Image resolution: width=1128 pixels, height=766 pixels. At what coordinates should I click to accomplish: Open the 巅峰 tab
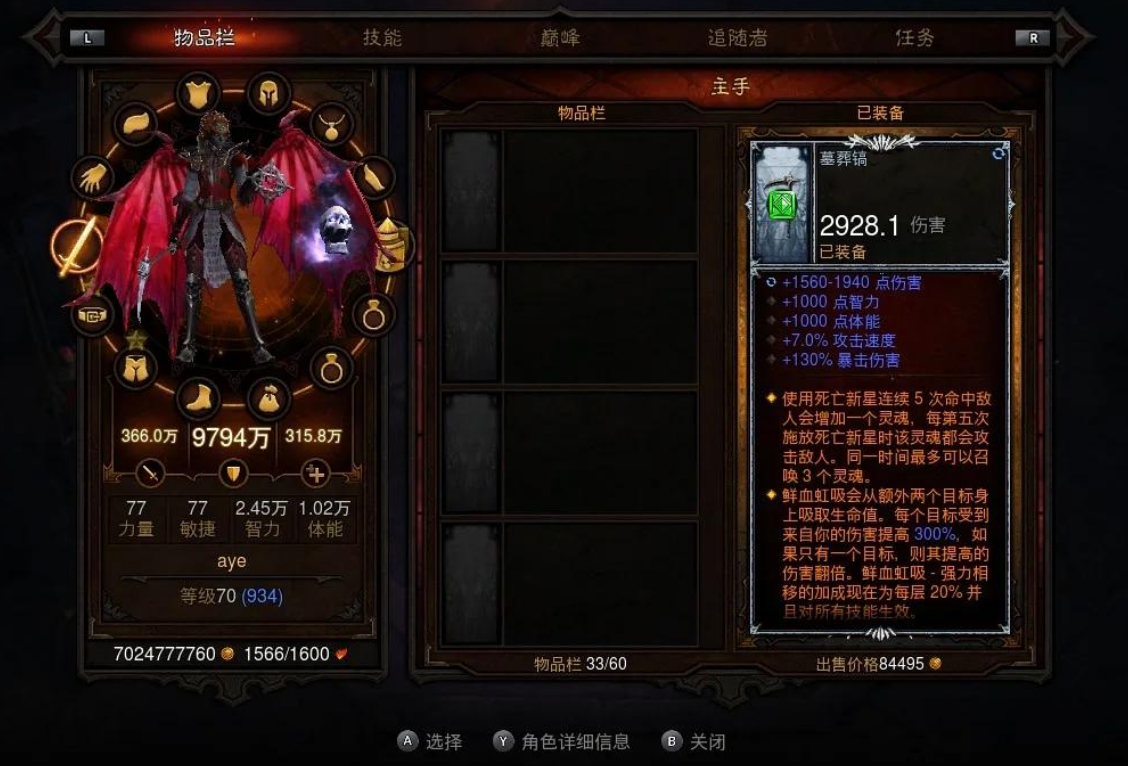click(558, 38)
